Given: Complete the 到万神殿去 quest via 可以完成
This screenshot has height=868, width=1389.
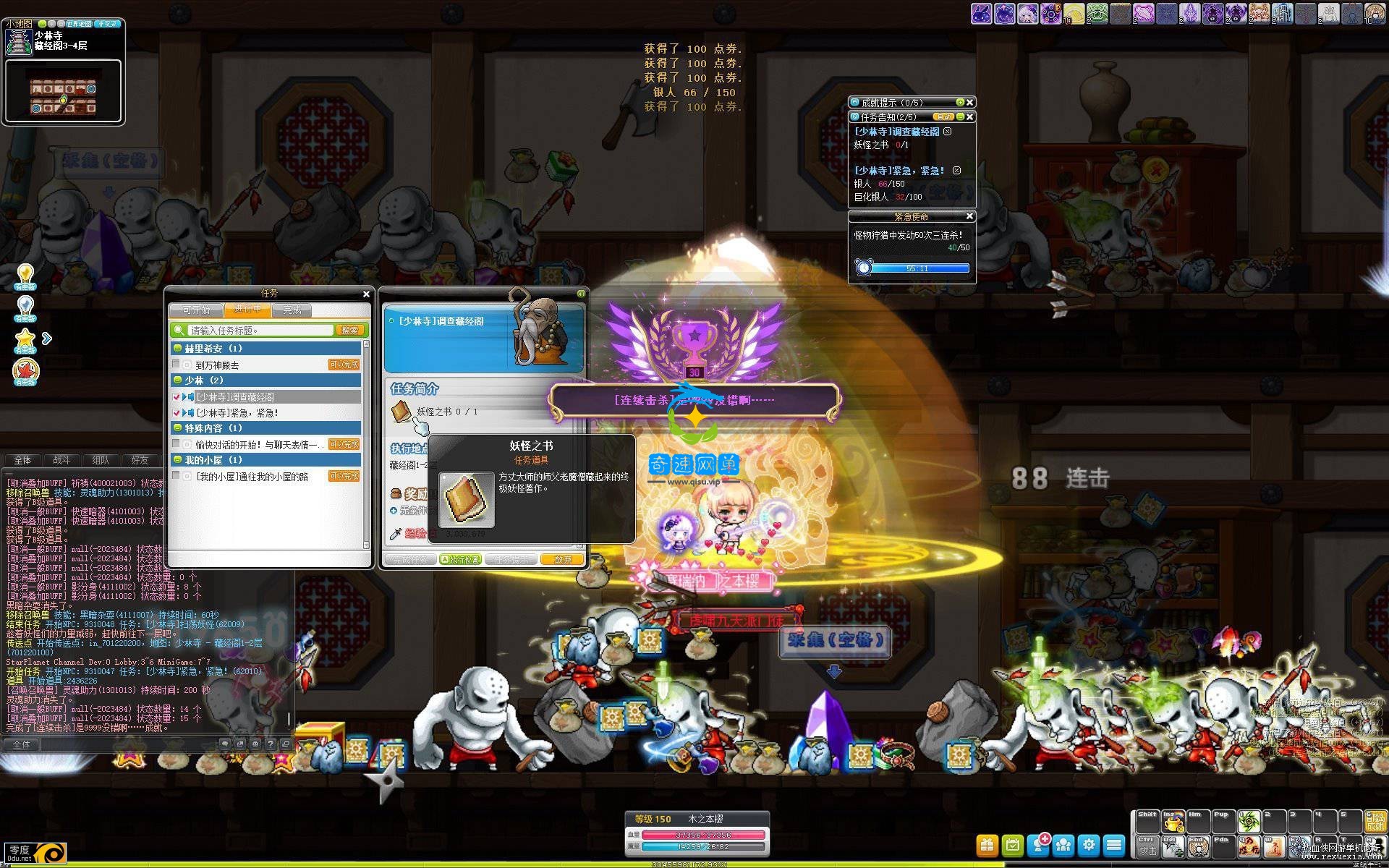Looking at the screenshot, I should point(344,365).
